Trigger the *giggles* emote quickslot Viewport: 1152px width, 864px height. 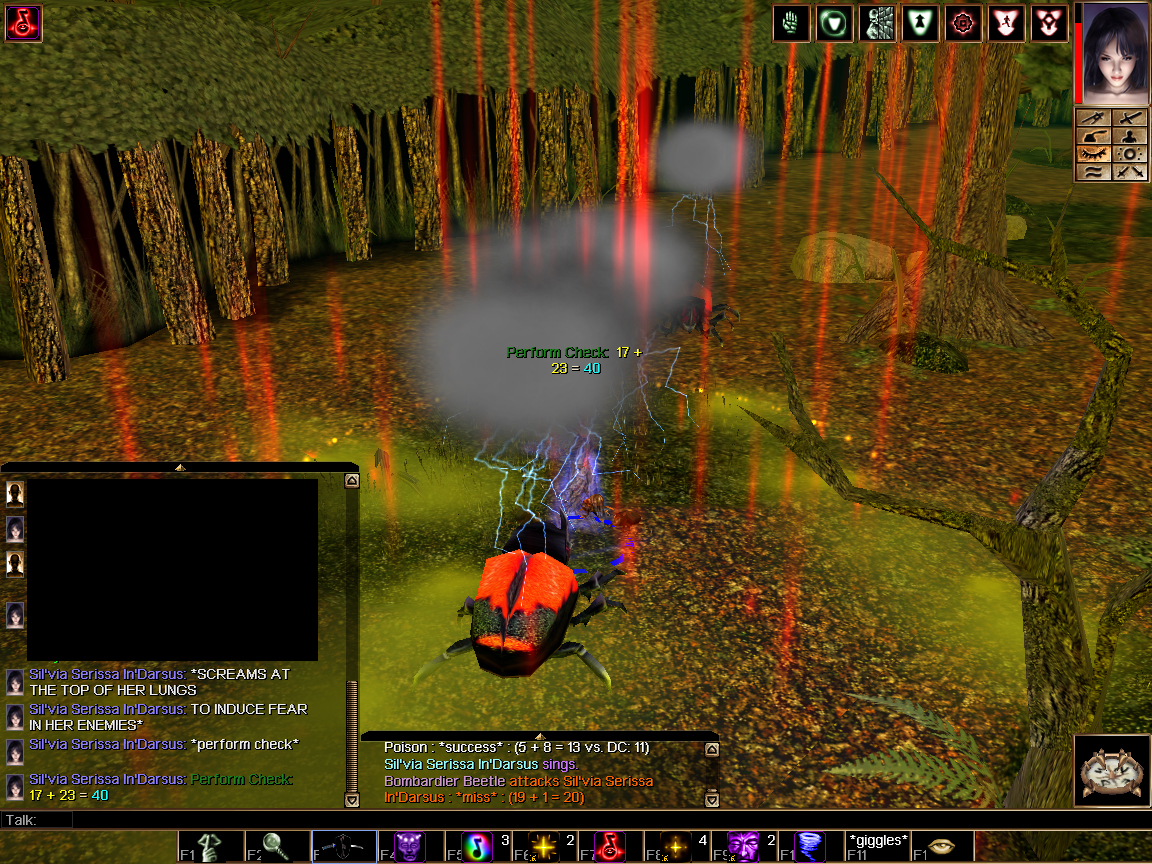tap(877, 845)
